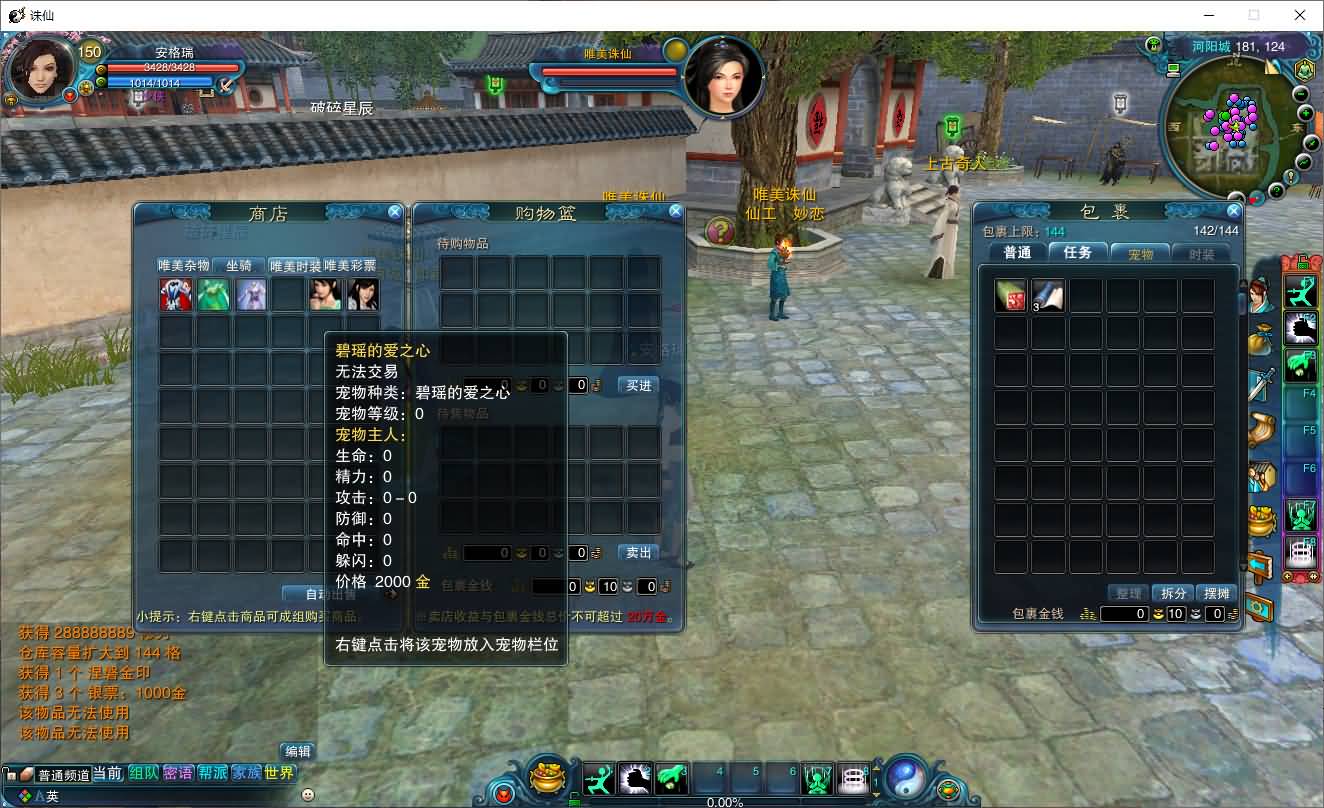Screen dimensions: 1324x808
Task: Open the 摆摊 stall button
Action: pyautogui.click(x=1217, y=593)
